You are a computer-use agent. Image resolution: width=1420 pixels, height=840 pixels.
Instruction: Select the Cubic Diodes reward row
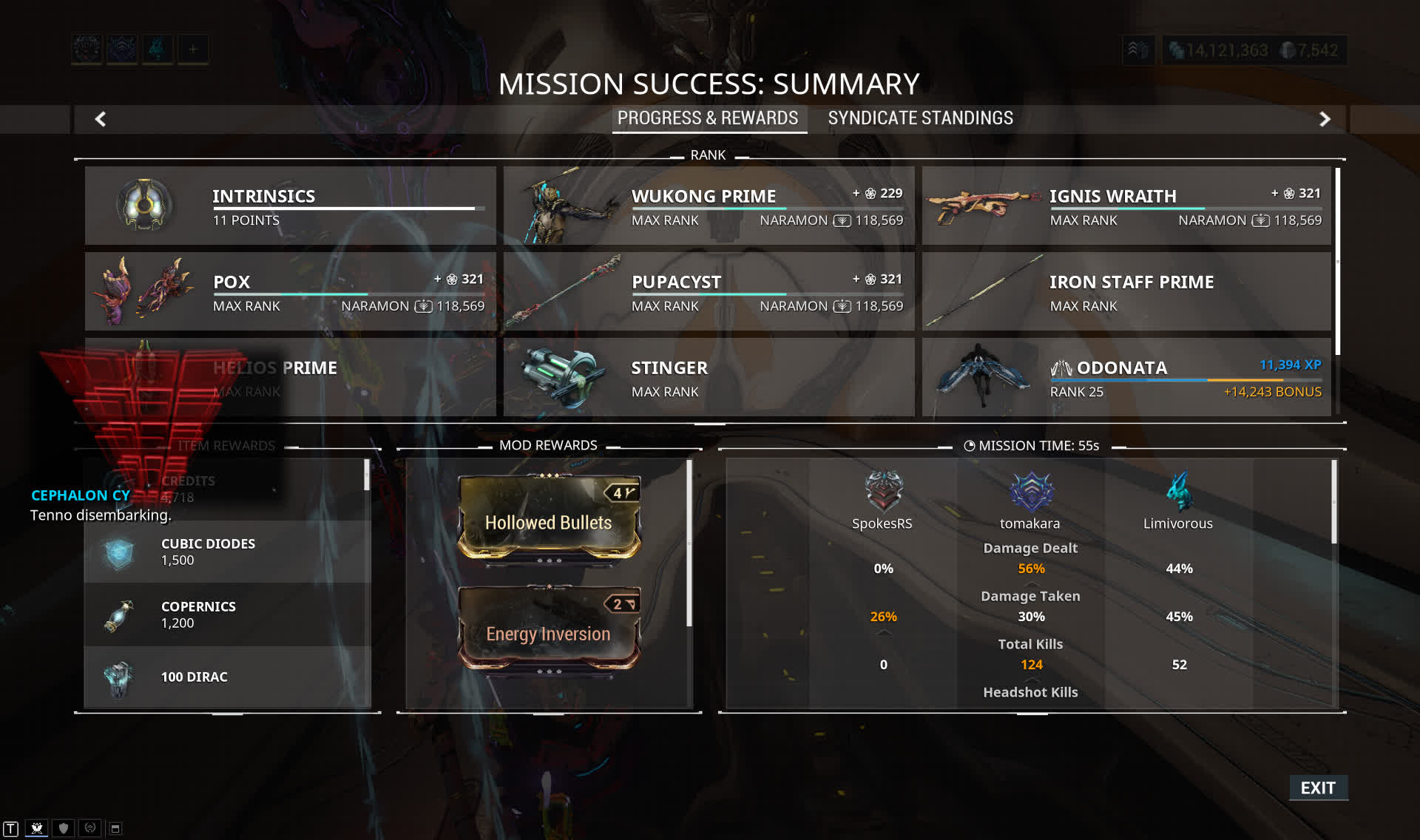(x=226, y=552)
